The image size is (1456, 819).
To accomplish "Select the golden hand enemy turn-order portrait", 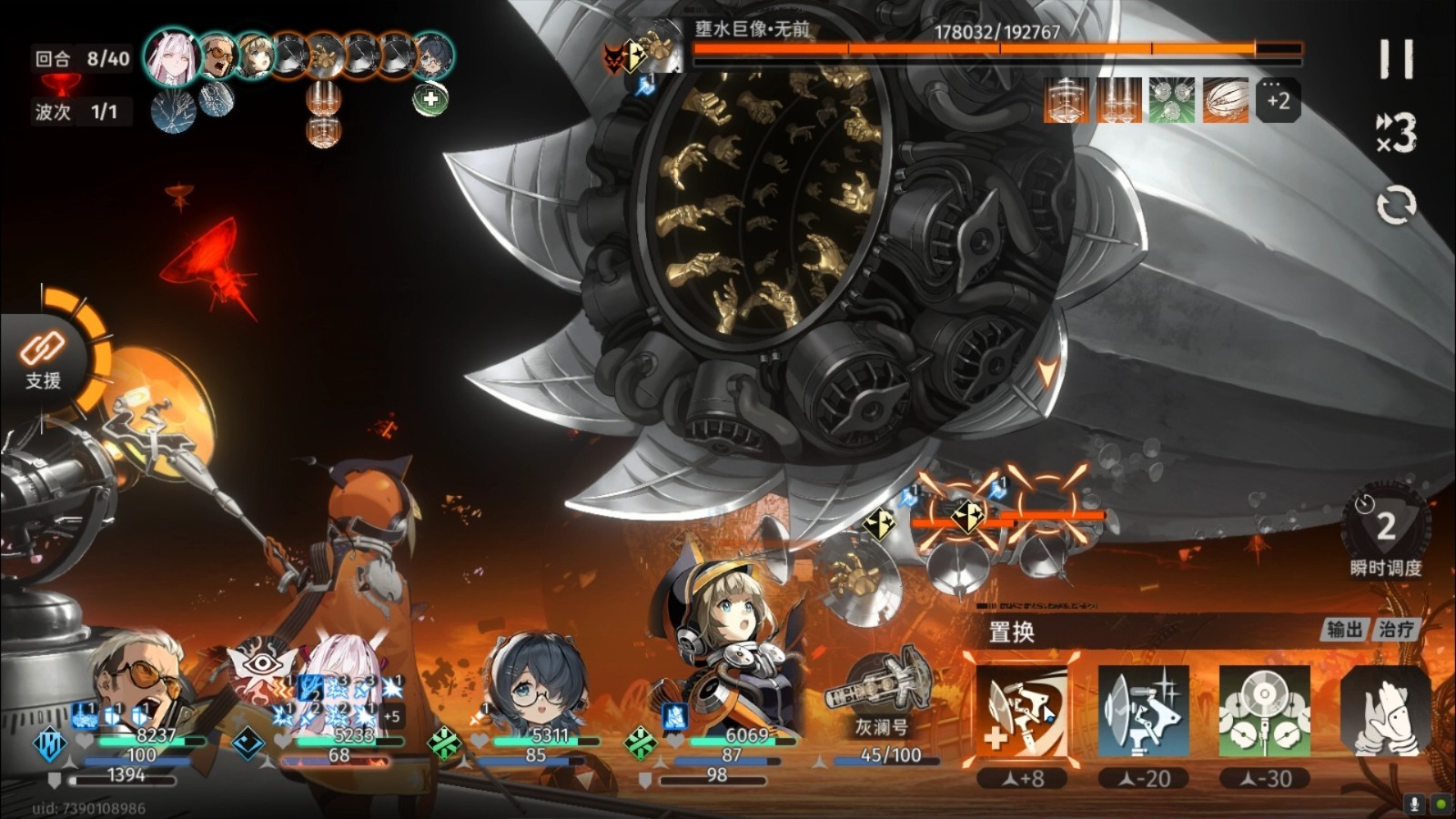I will tap(325, 56).
